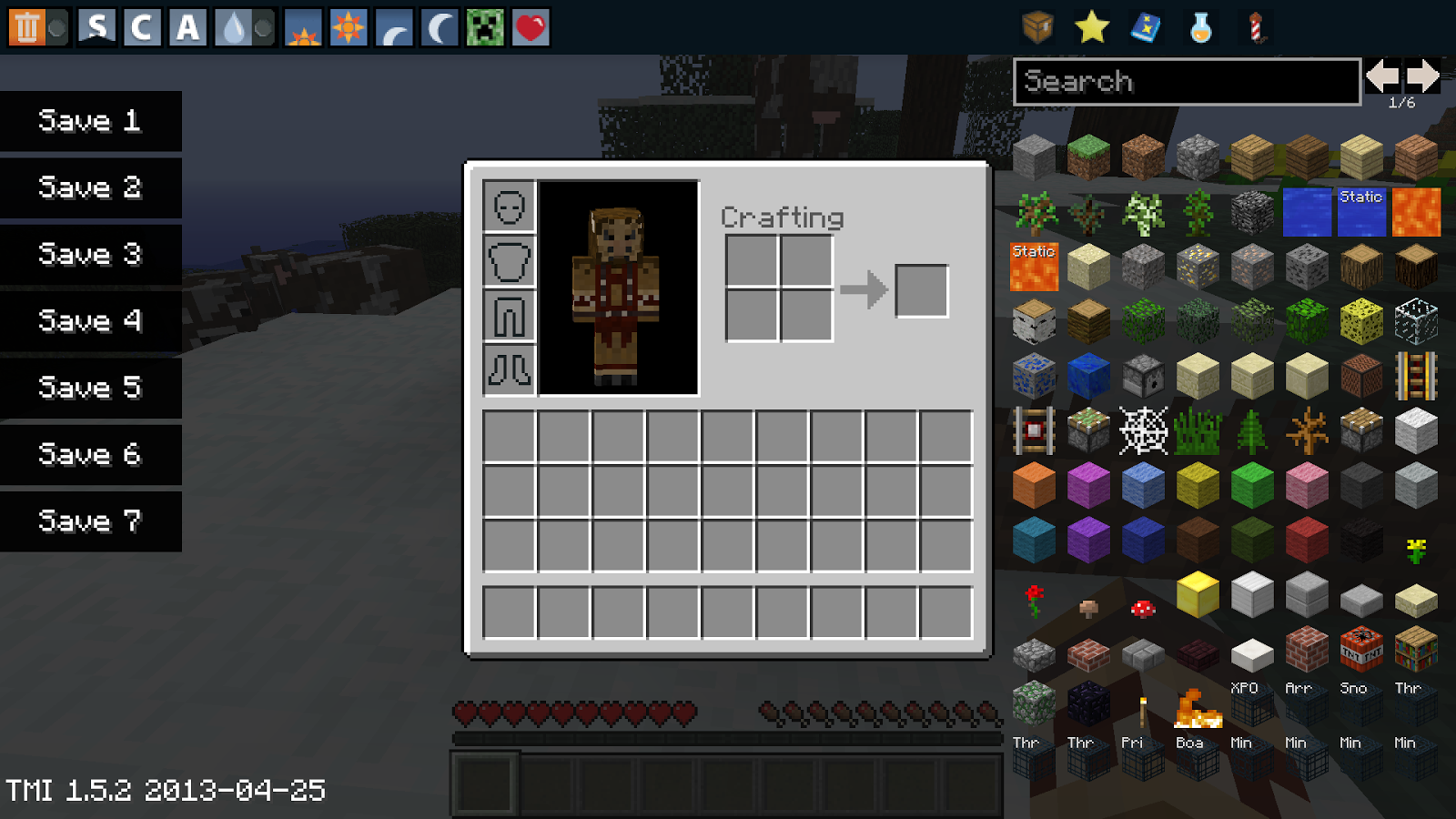Click the potion bottle icon
Image resolution: width=1456 pixels, height=819 pixels.
tap(1201, 27)
